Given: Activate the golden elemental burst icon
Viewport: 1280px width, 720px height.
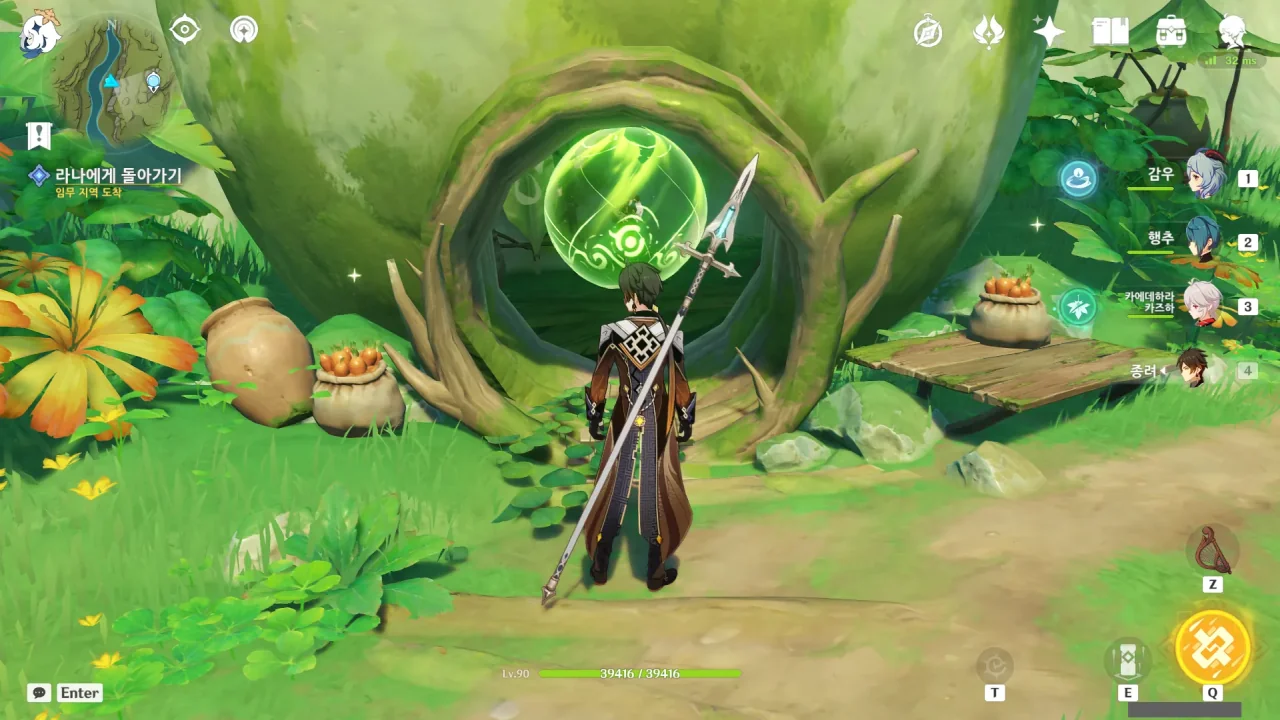Looking at the screenshot, I should point(1212,647).
